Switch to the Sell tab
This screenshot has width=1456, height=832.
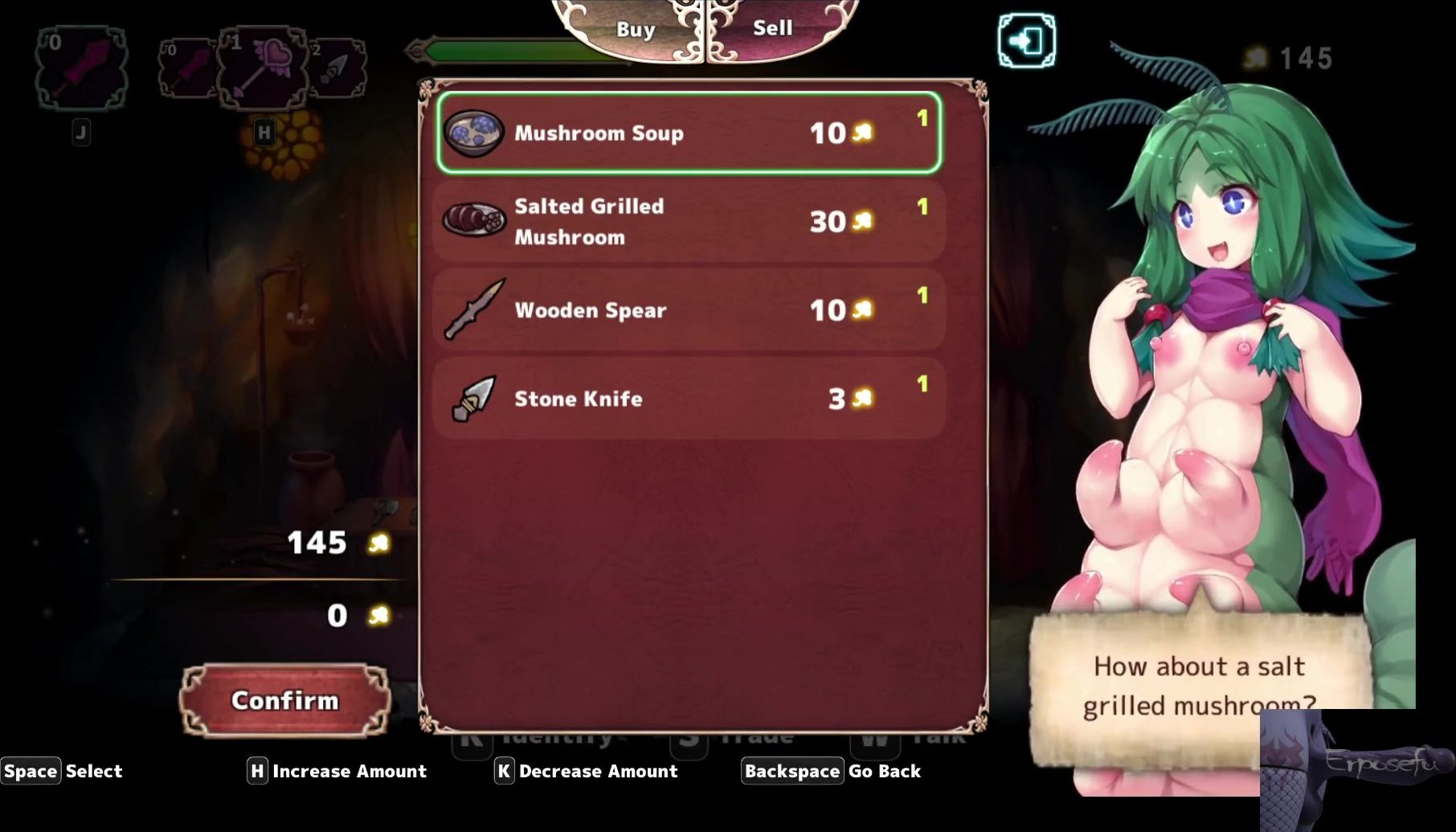772,29
